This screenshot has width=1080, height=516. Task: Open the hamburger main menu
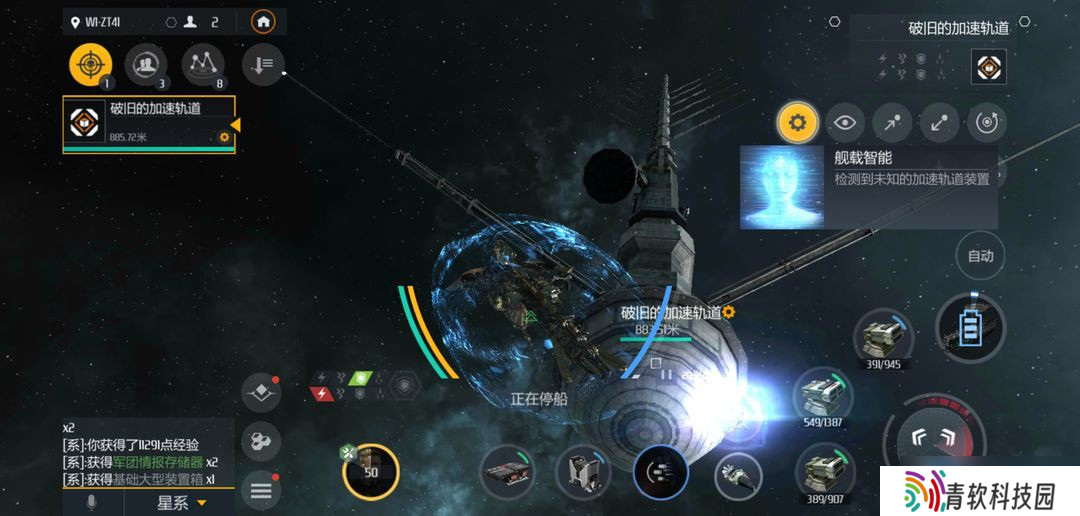[261, 490]
